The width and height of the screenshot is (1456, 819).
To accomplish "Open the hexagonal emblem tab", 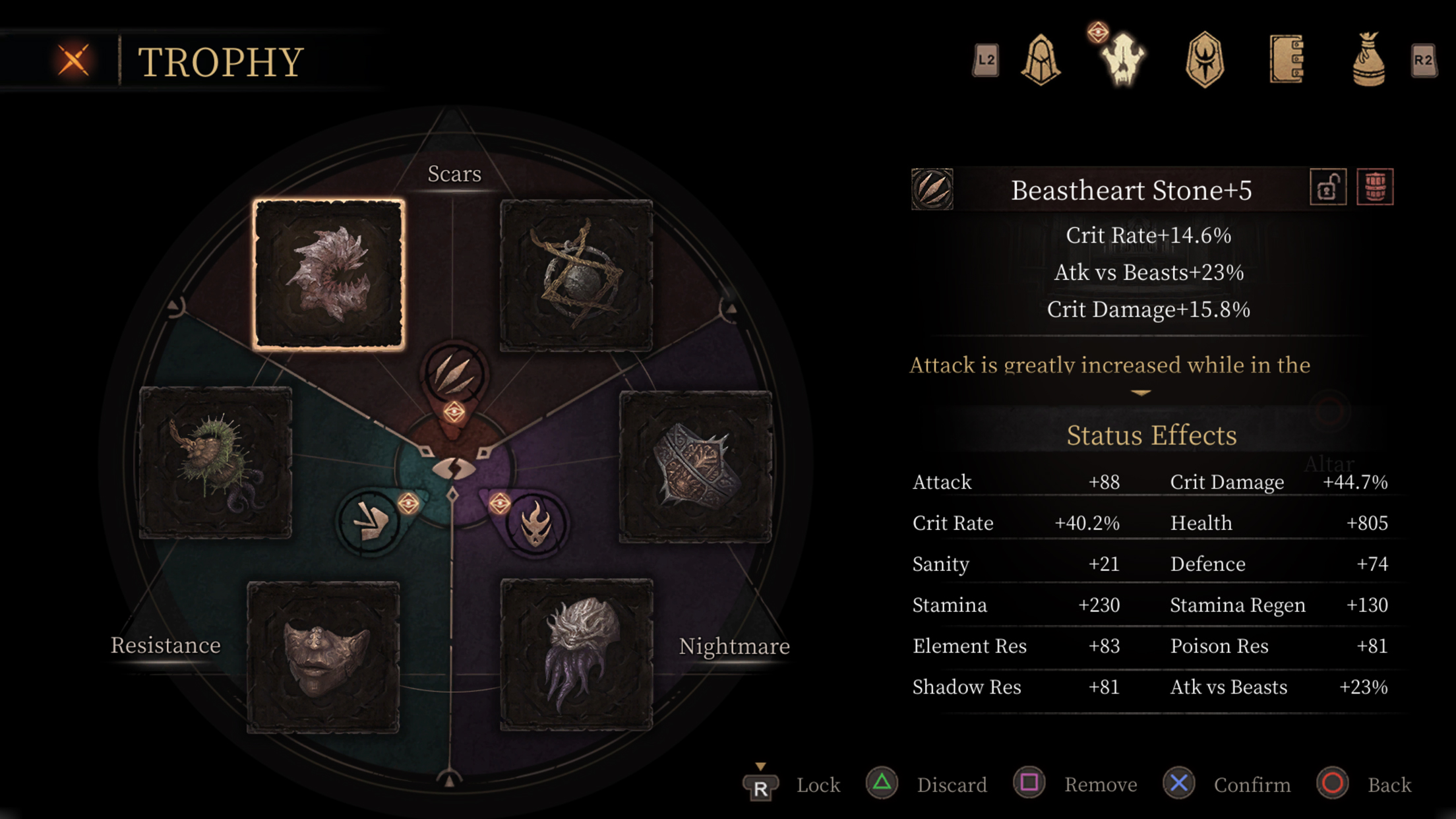I will point(1204,60).
